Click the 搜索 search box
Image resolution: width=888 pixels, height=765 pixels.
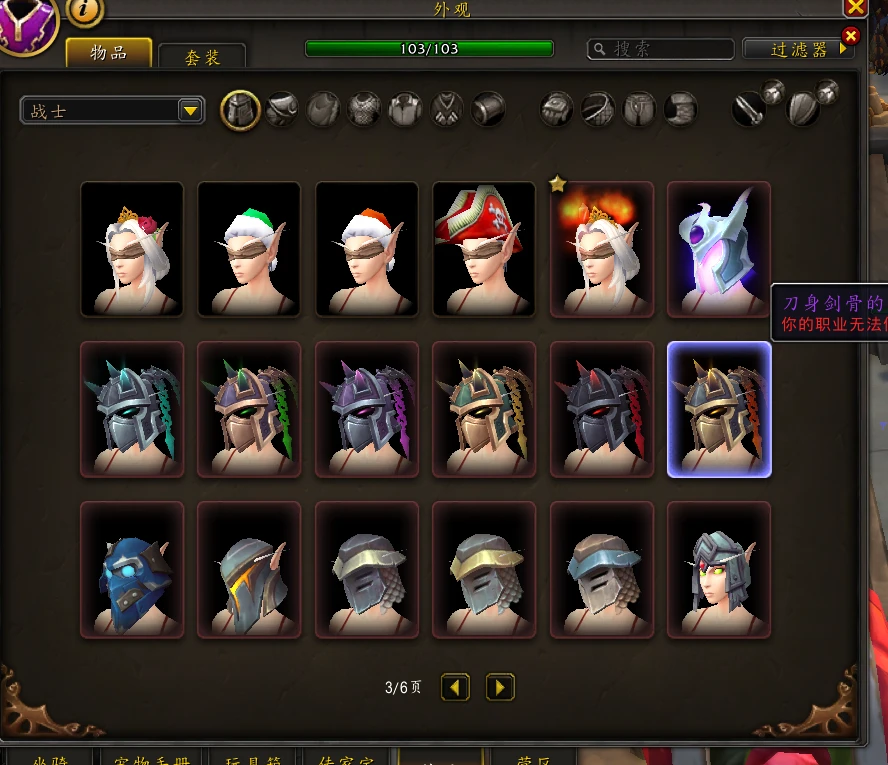pyautogui.click(x=661, y=49)
